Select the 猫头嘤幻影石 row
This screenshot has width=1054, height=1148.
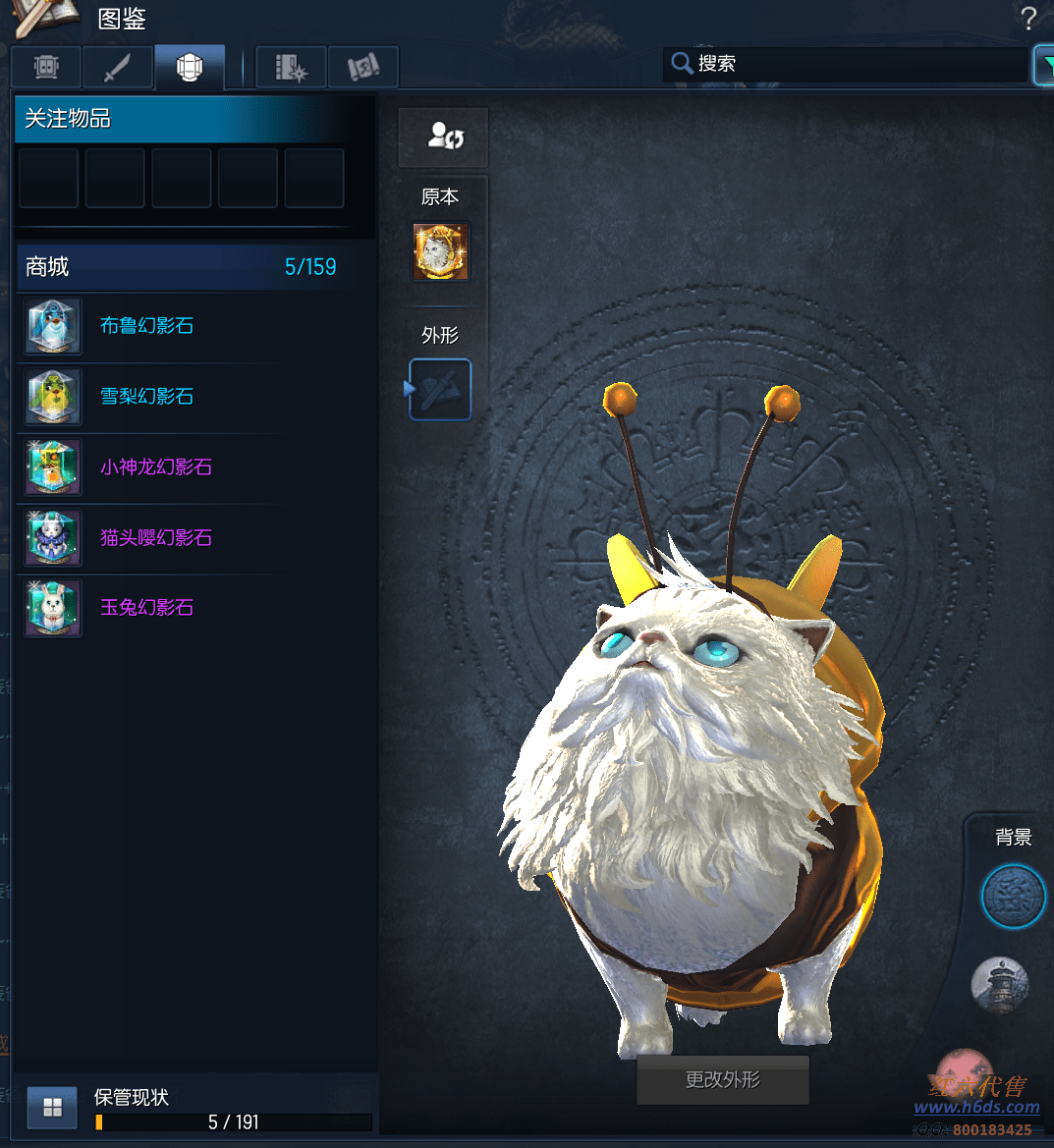click(x=155, y=538)
